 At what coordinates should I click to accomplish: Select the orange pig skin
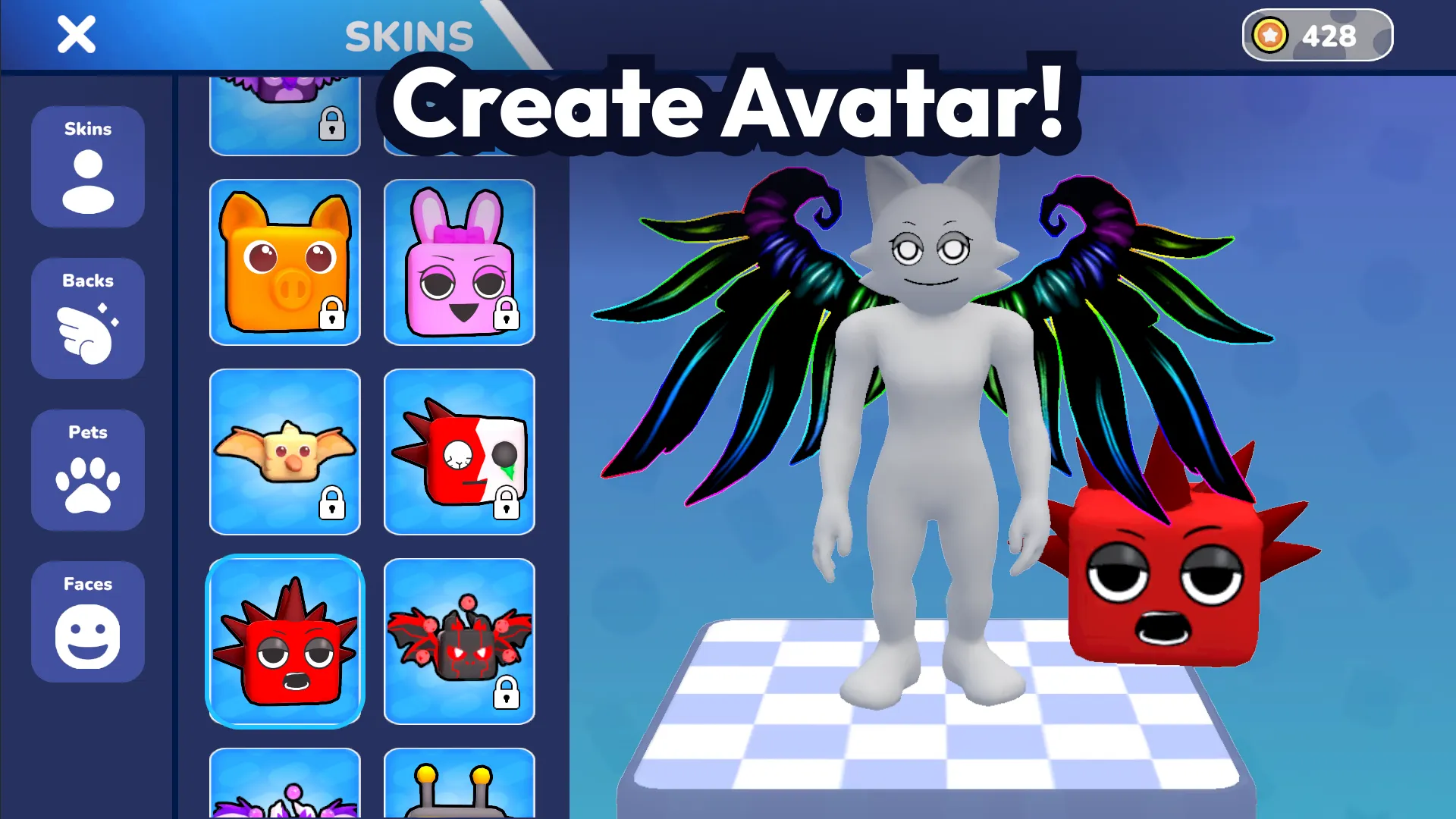(285, 262)
